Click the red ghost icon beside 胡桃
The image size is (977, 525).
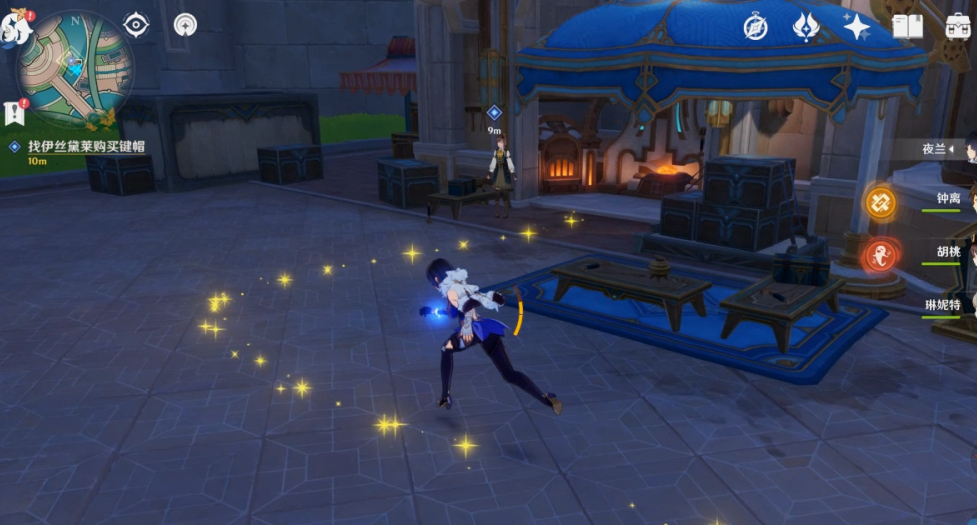coord(881,255)
